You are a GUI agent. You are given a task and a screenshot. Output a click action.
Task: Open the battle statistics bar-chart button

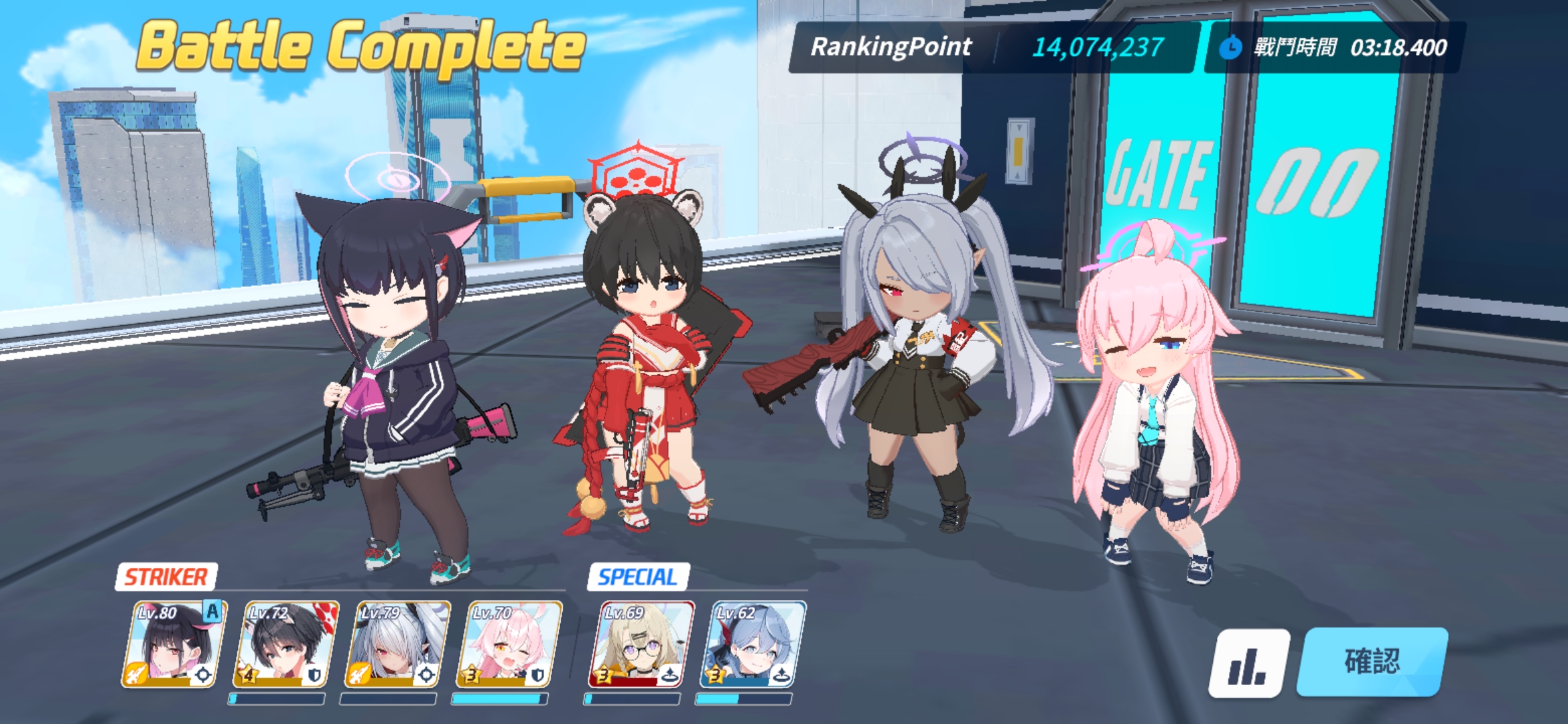(1248, 664)
